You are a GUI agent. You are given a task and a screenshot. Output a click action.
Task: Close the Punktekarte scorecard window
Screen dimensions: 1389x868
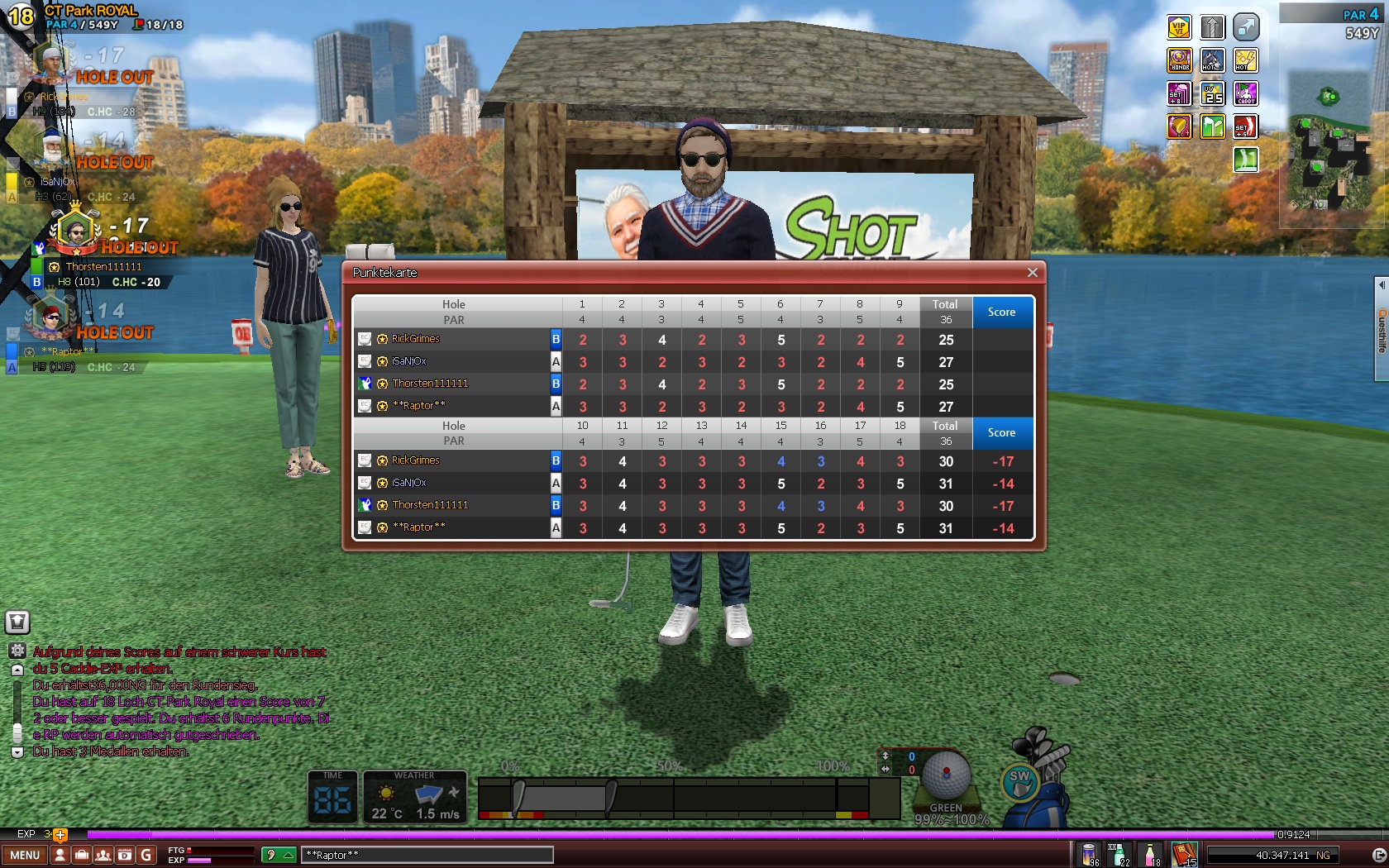tap(1032, 273)
